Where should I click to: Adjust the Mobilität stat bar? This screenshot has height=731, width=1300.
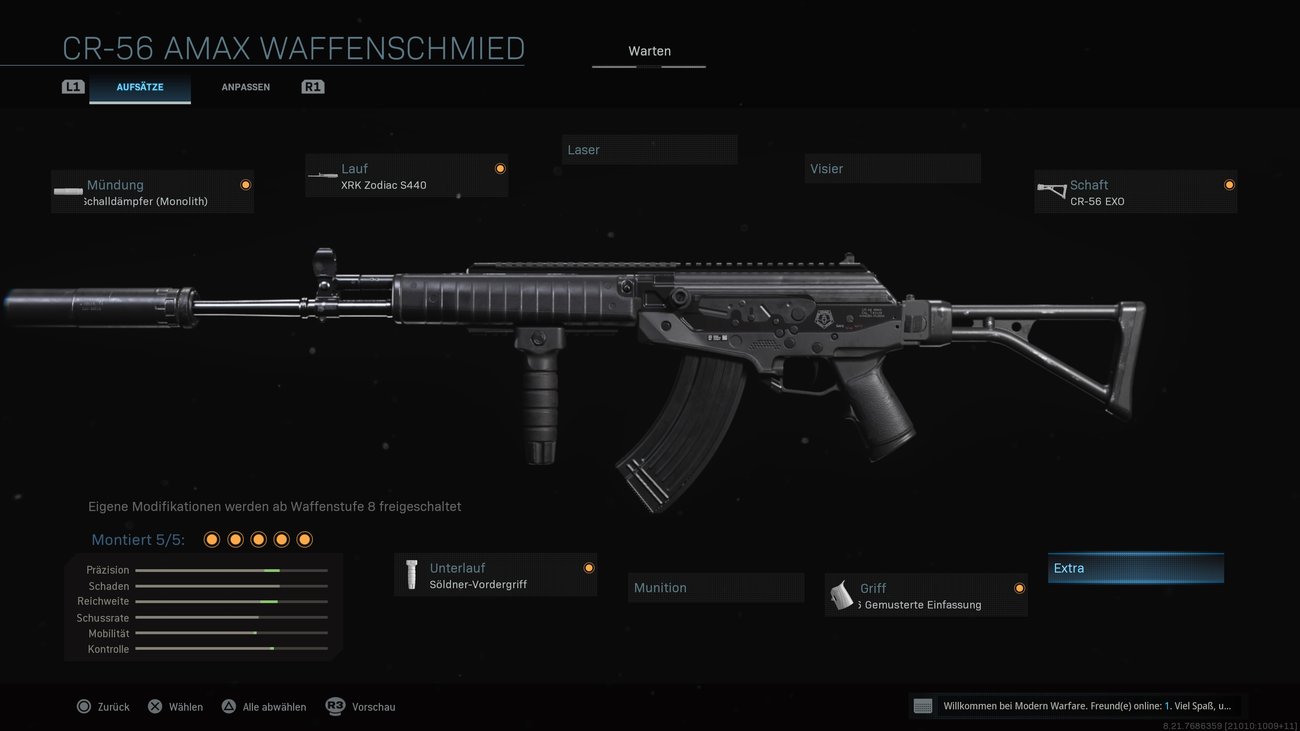232,632
